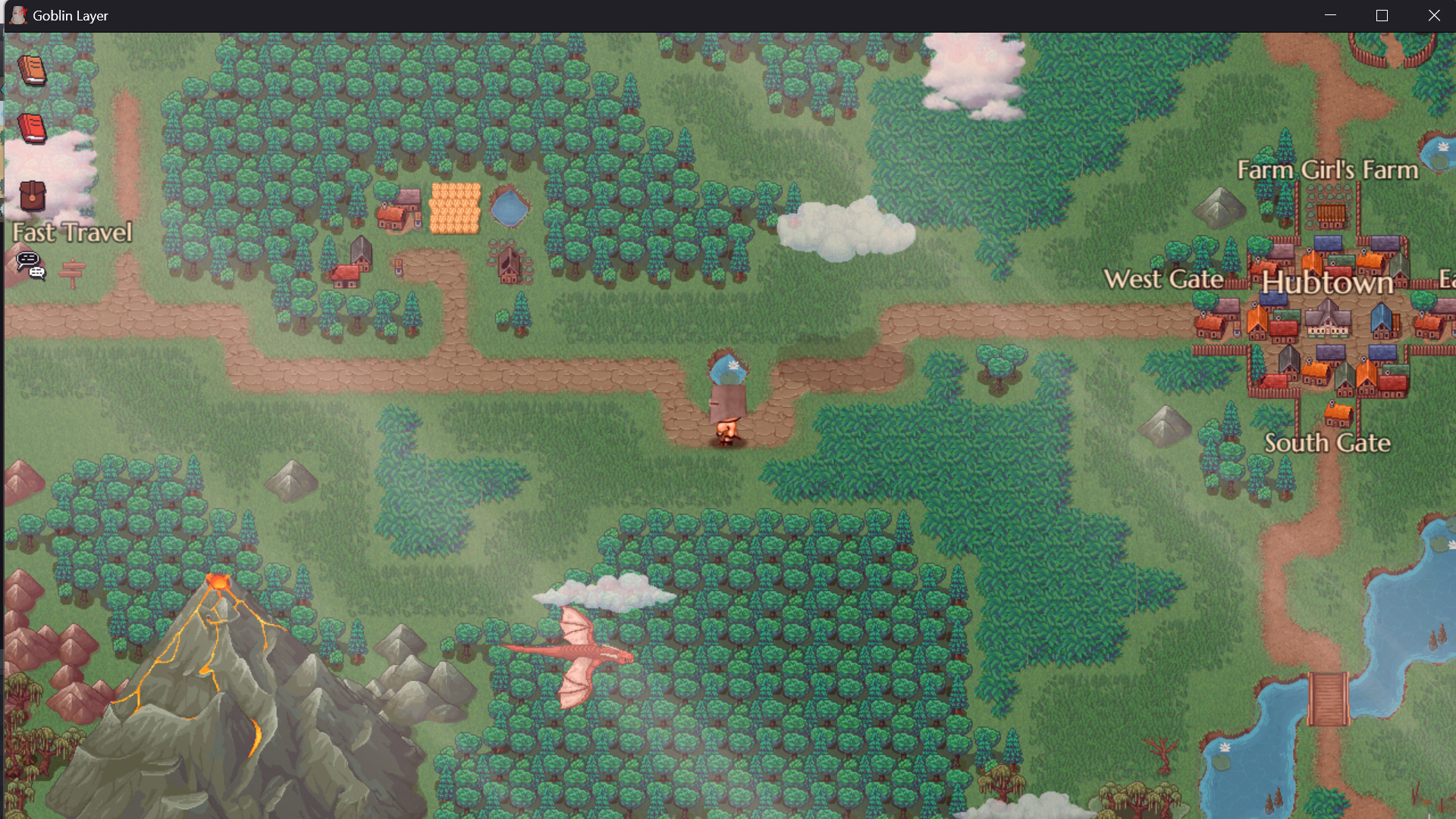Click the Goblin Layer icon in the title bar
The image size is (1456, 819).
(x=17, y=14)
